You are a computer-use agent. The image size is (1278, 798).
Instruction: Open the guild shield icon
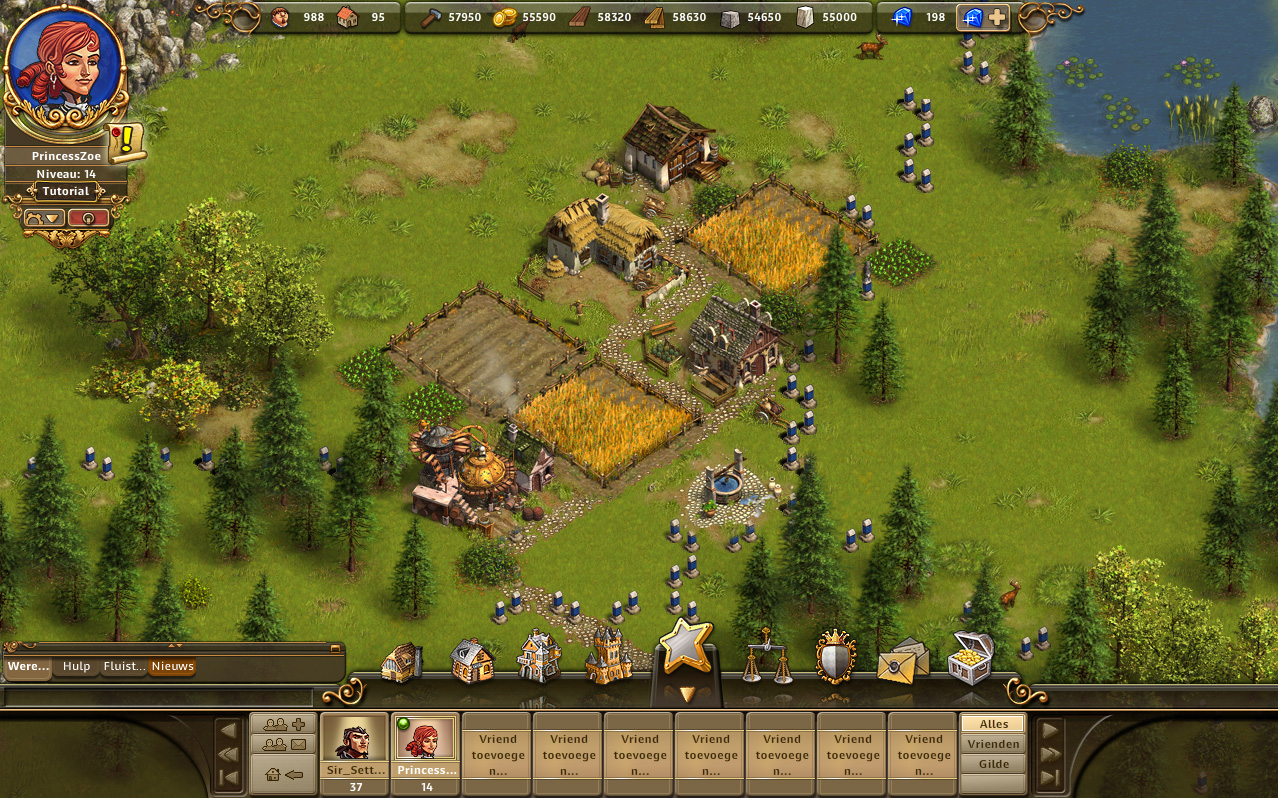tap(835, 657)
